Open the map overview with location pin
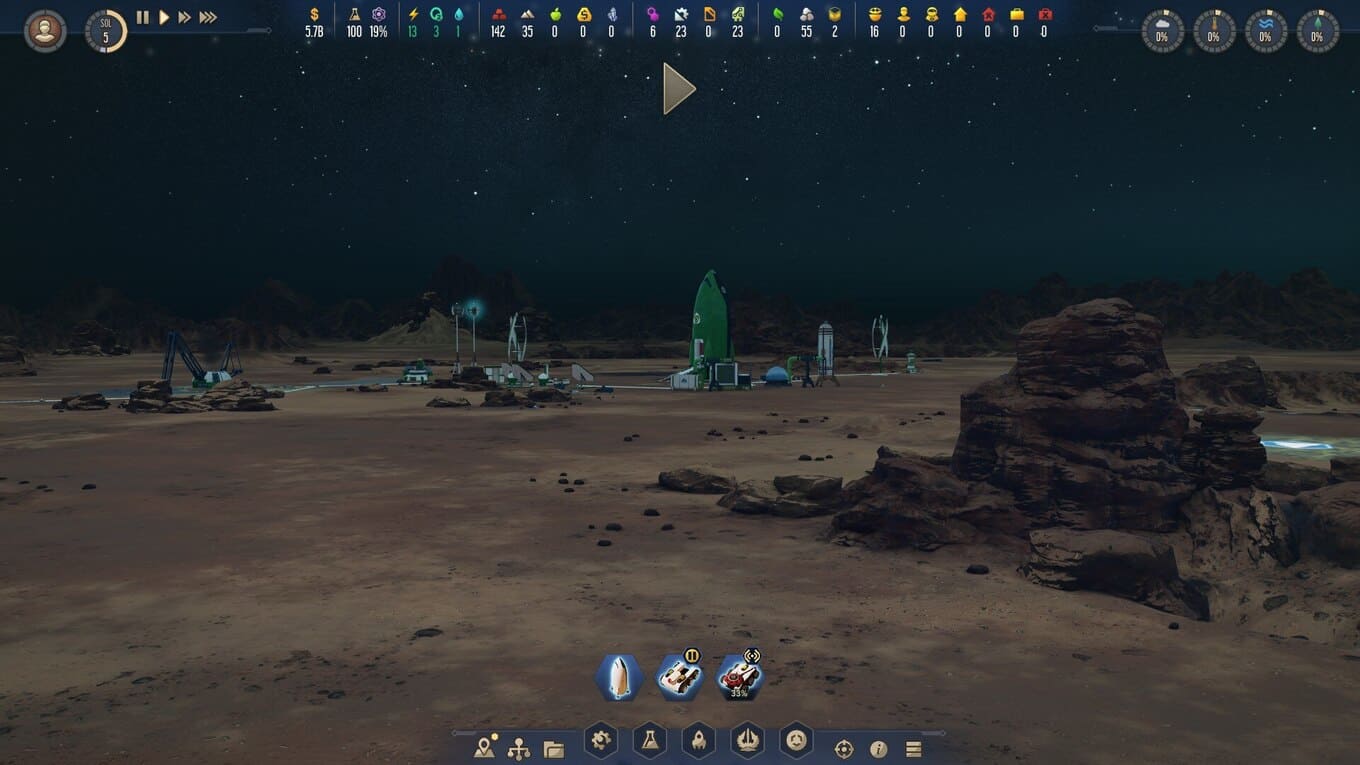Viewport: 1360px width, 765px height. pyautogui.click(x=486, y=748)
